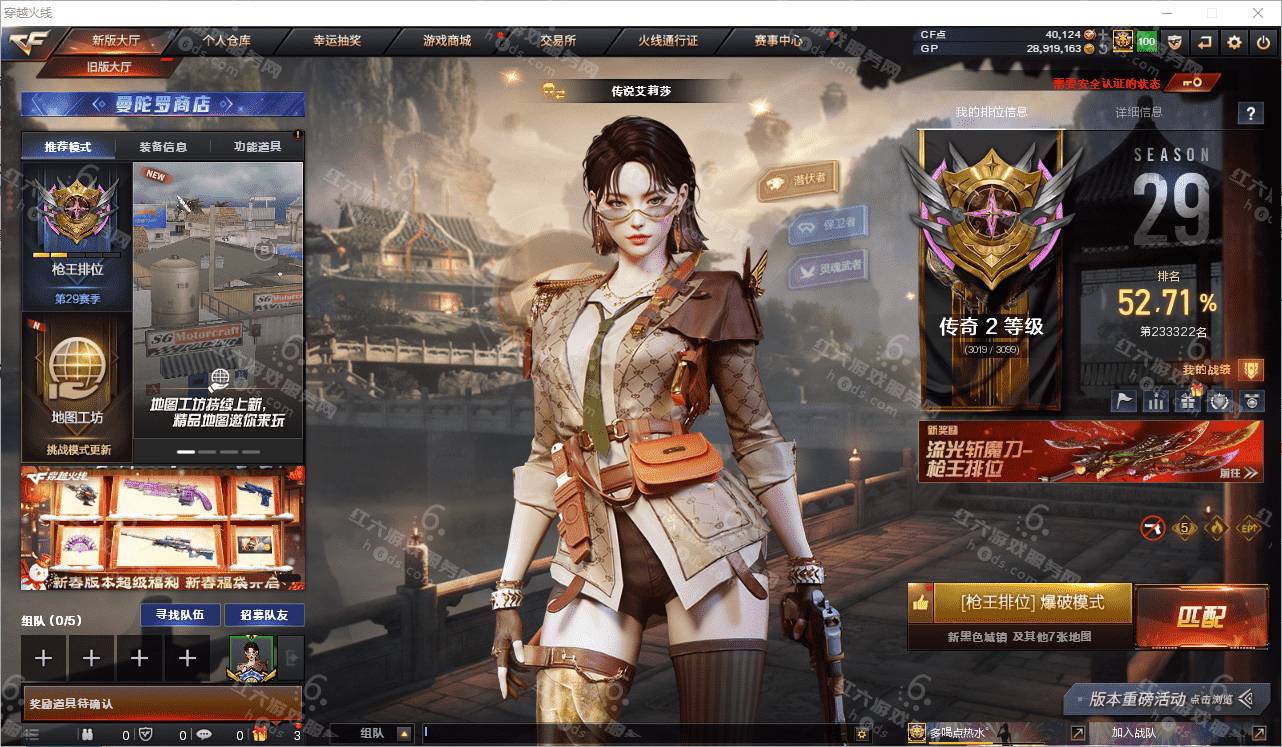This screenshot has height=747, width=1282.
Task: Start matchmaking with the 匹配 button
Action: (x=1199, y=614)
